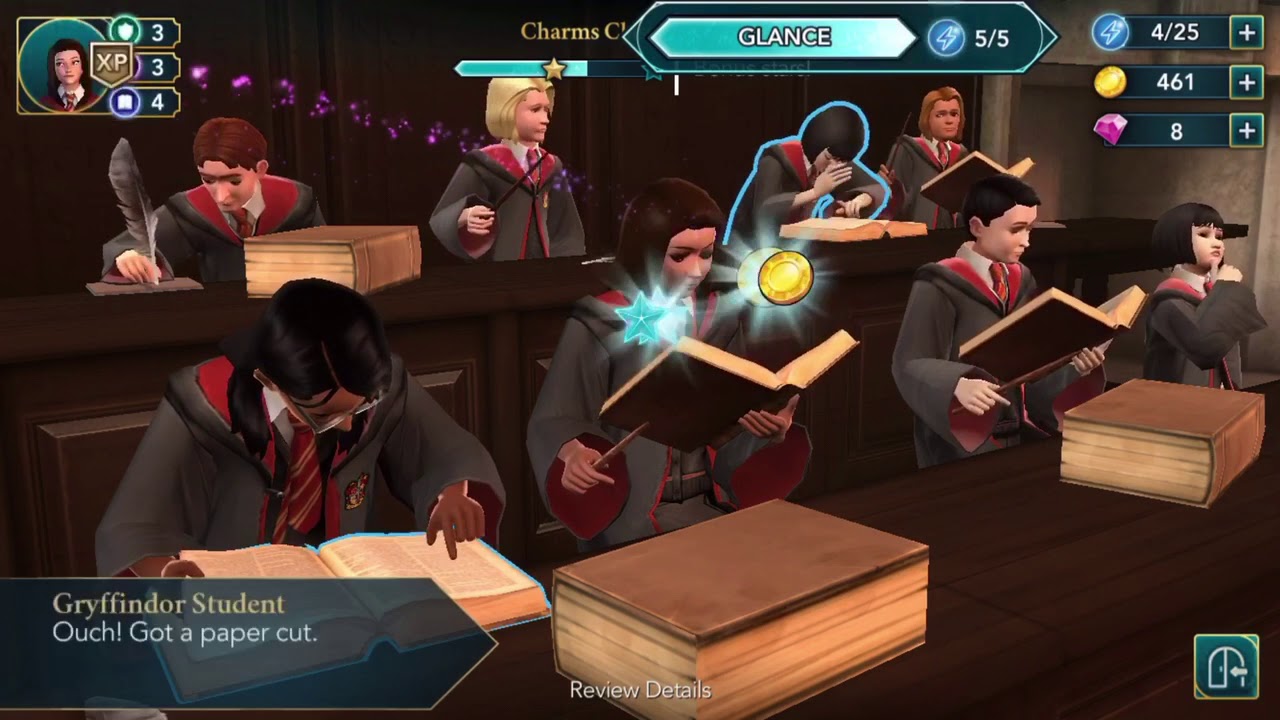The width and height of the screenshot is (1280, 720).
Task: Collect the floating gold coin reward
Action: coord(785,277)
